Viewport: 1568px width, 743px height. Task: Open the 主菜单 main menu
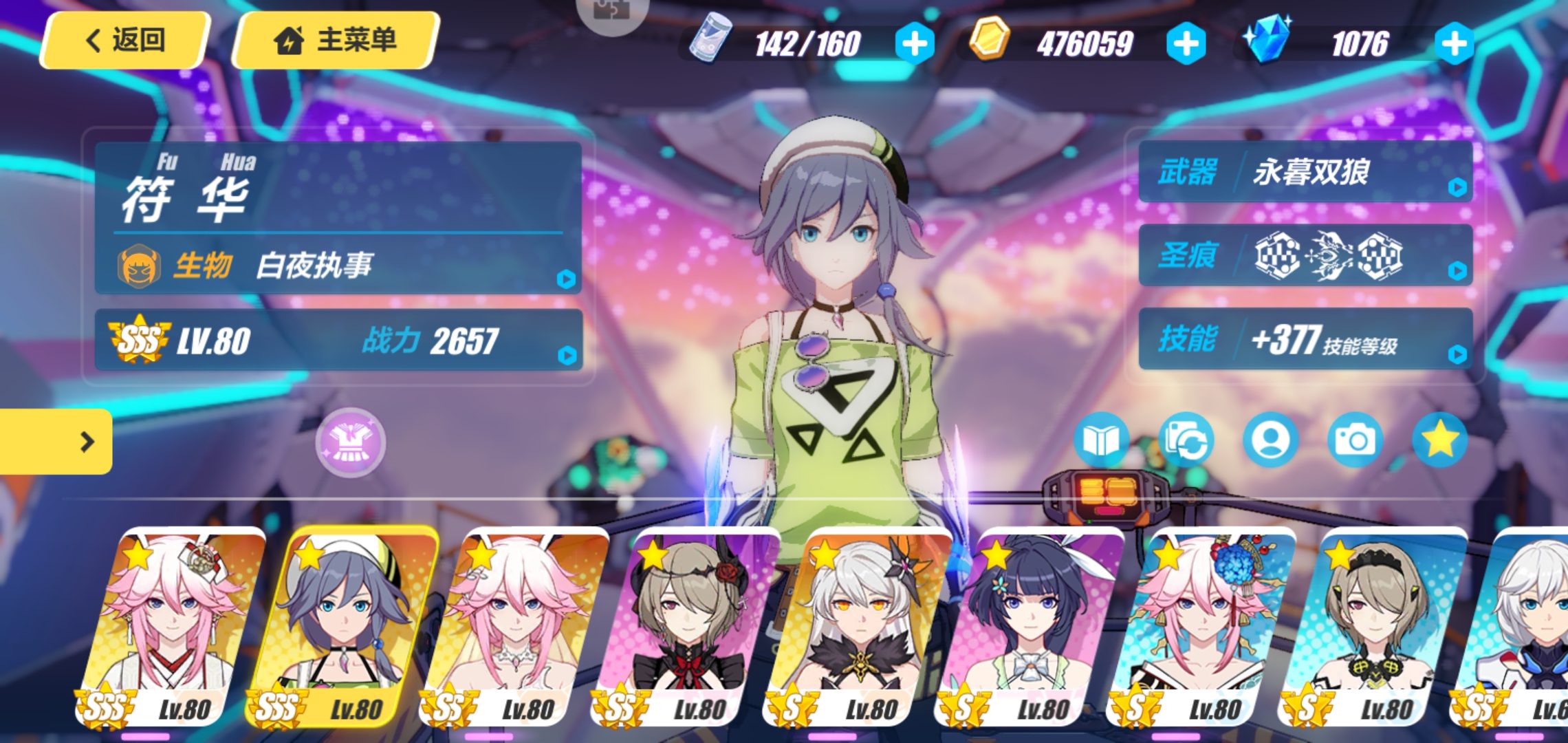point(337,40)
